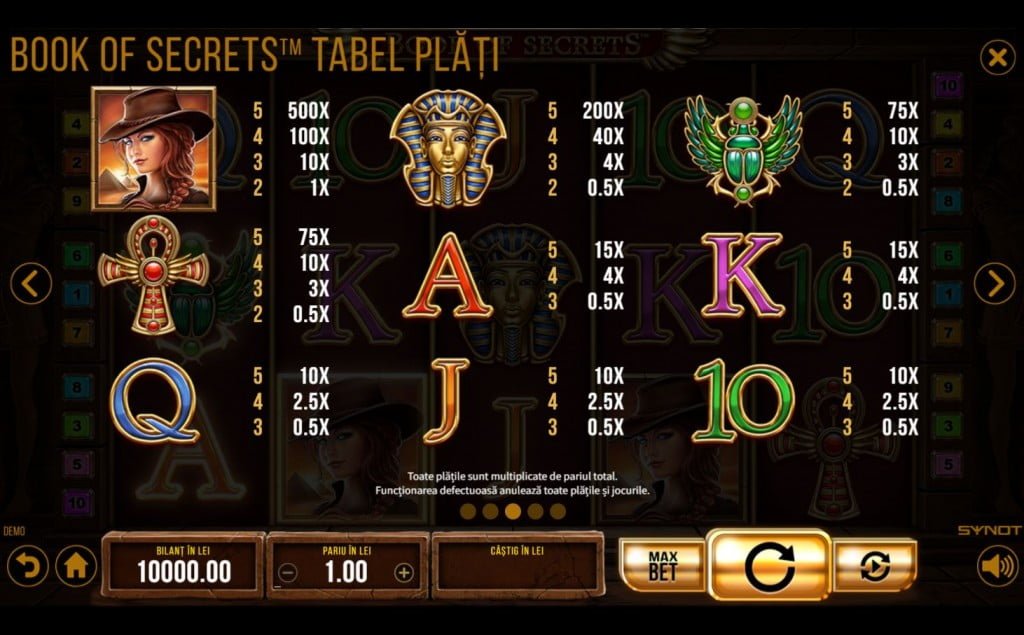The image size is (1024, 635).
Task: Increase the bet with the plus button
Action: click(404, 573)
